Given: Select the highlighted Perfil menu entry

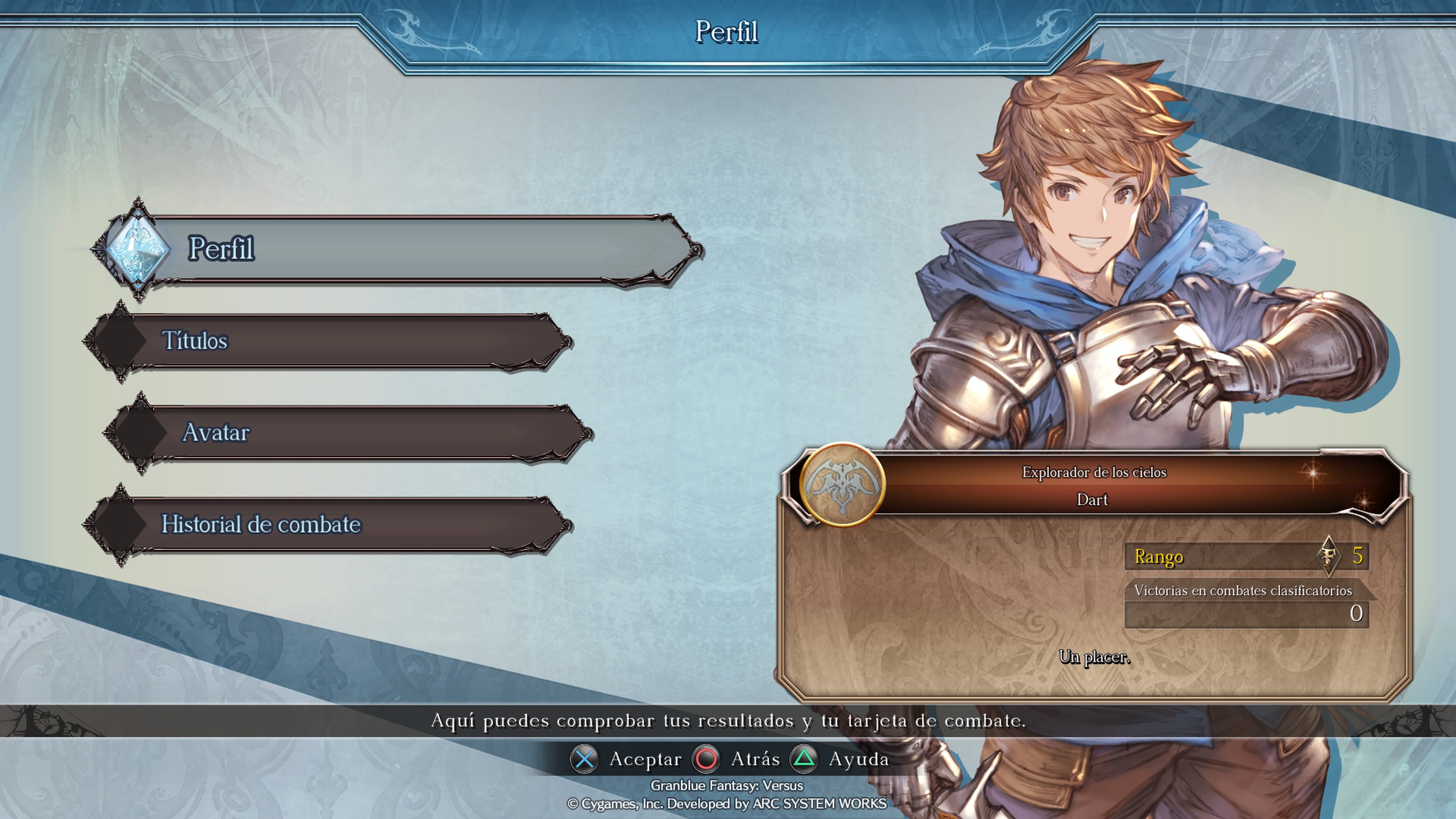Looking at the screenshot, I should (x=395, y=249).
